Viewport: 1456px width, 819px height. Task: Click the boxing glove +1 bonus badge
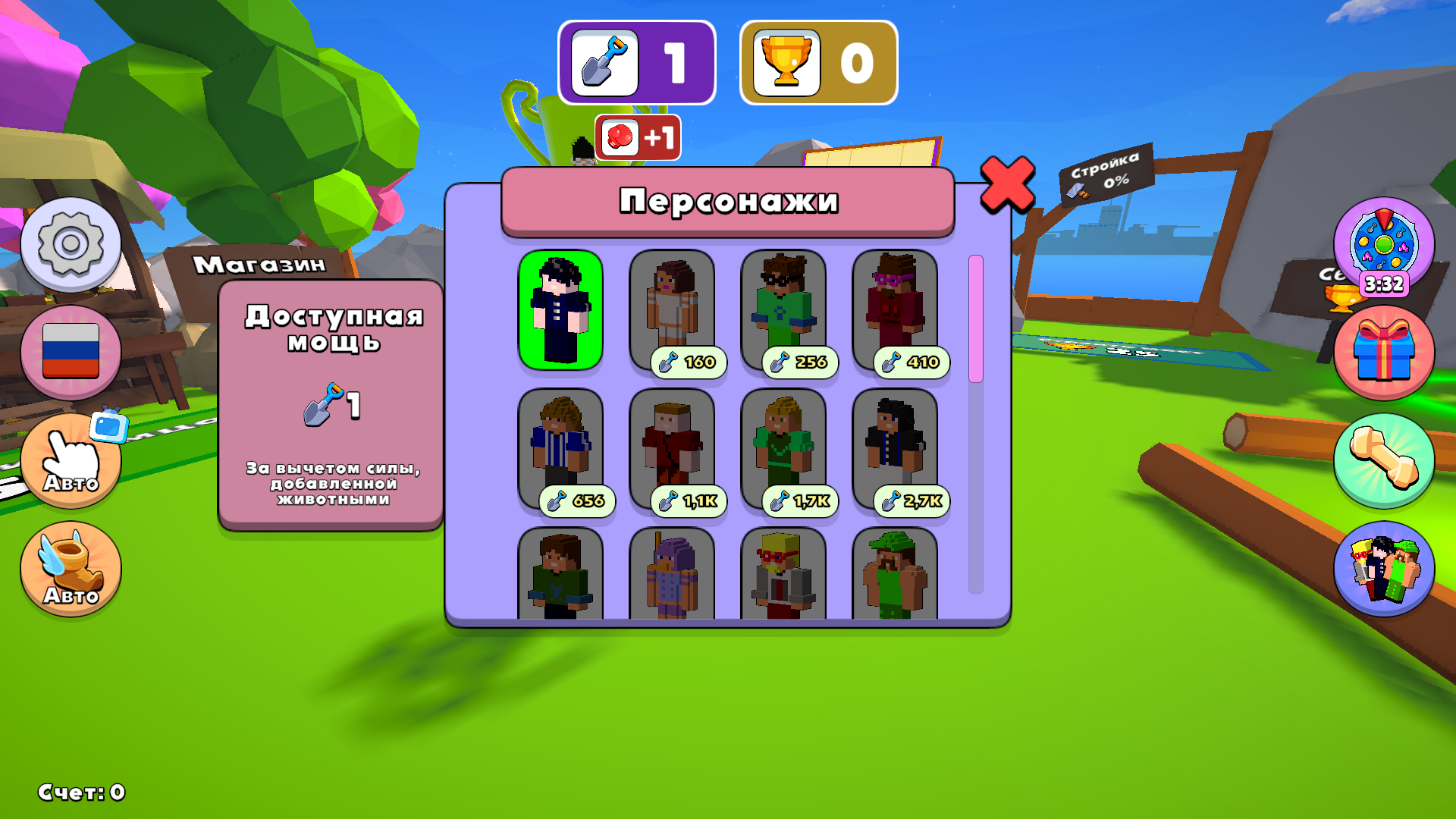638,137
